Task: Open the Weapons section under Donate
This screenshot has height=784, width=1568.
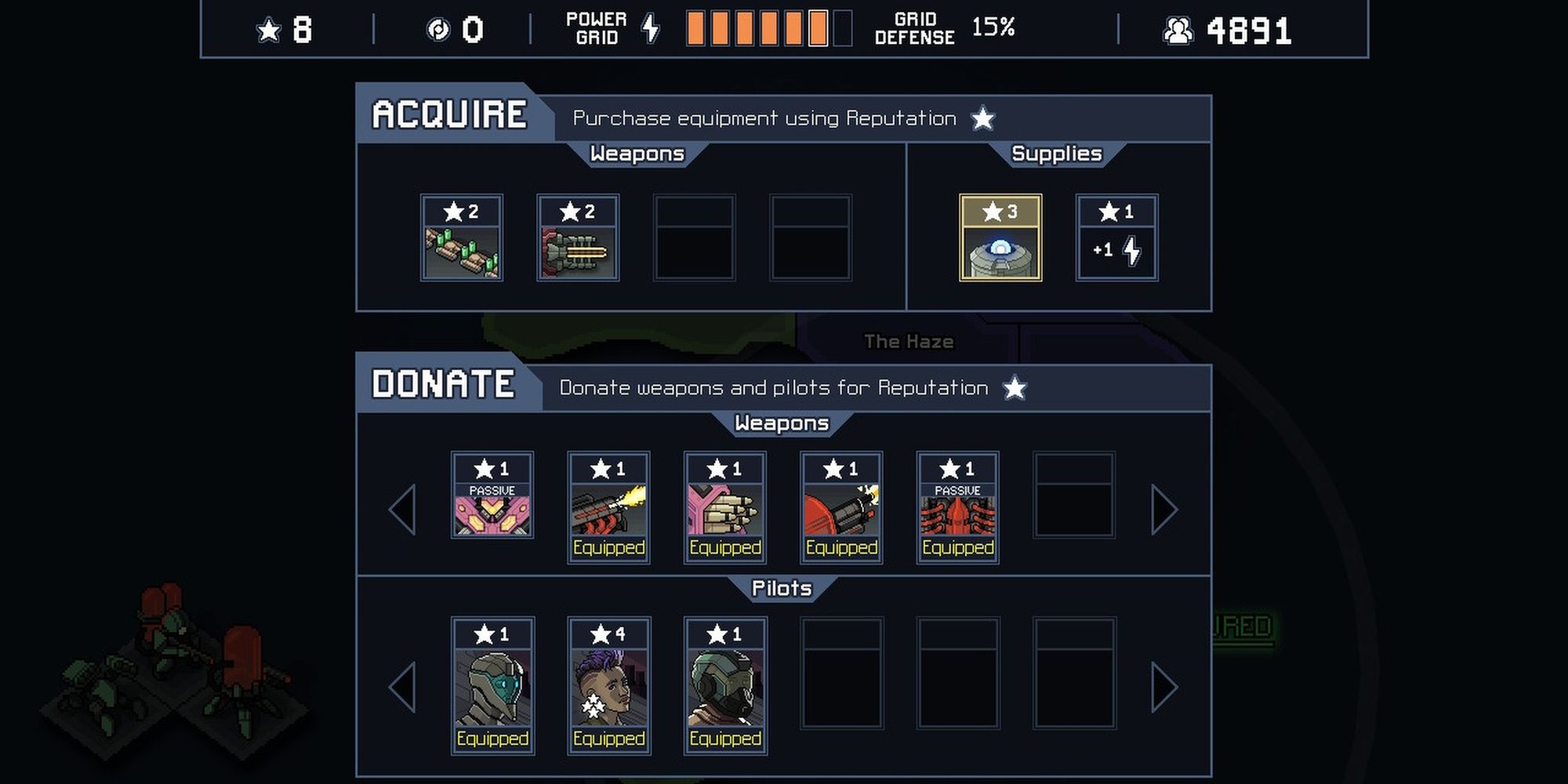Action: click(782, 423)
